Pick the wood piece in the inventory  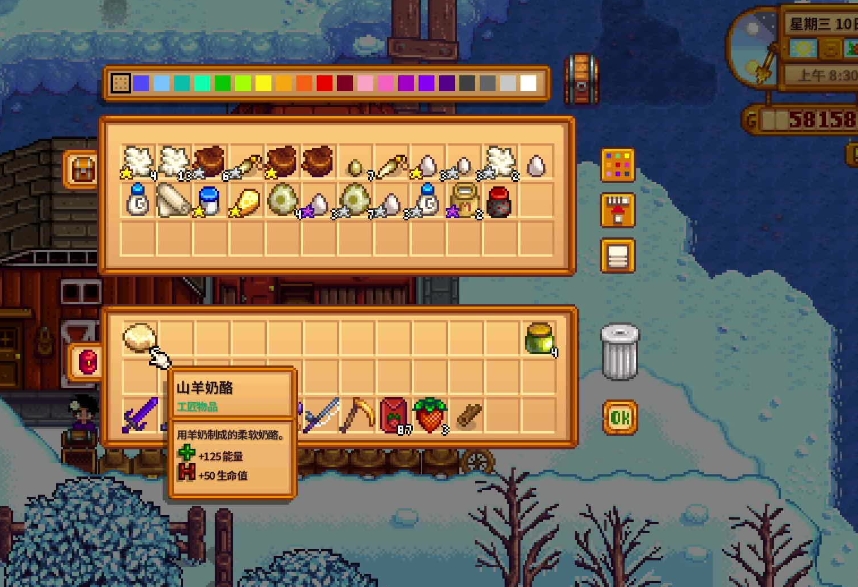(x=468, y=415)
